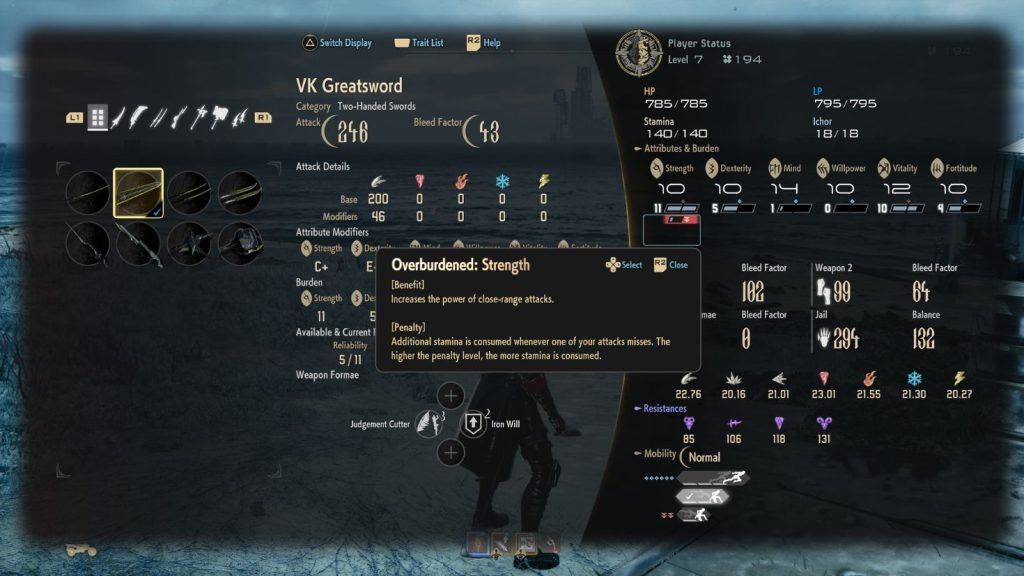Collapse the Resistances section header
The height and width of the screenshot is (576, 1024).
click(660, 409)
